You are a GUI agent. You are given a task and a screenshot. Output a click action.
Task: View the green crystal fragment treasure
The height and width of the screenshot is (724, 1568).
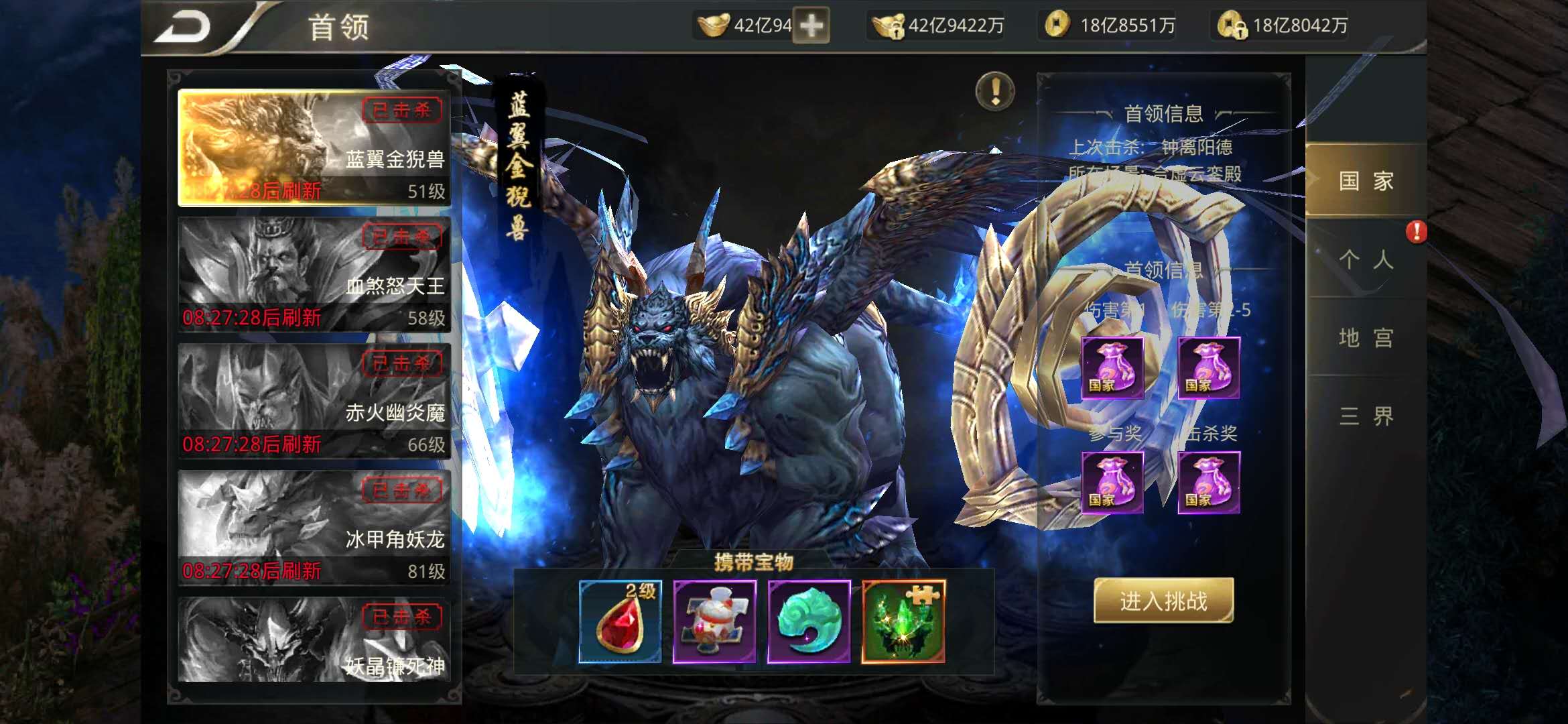click(903, 621)
